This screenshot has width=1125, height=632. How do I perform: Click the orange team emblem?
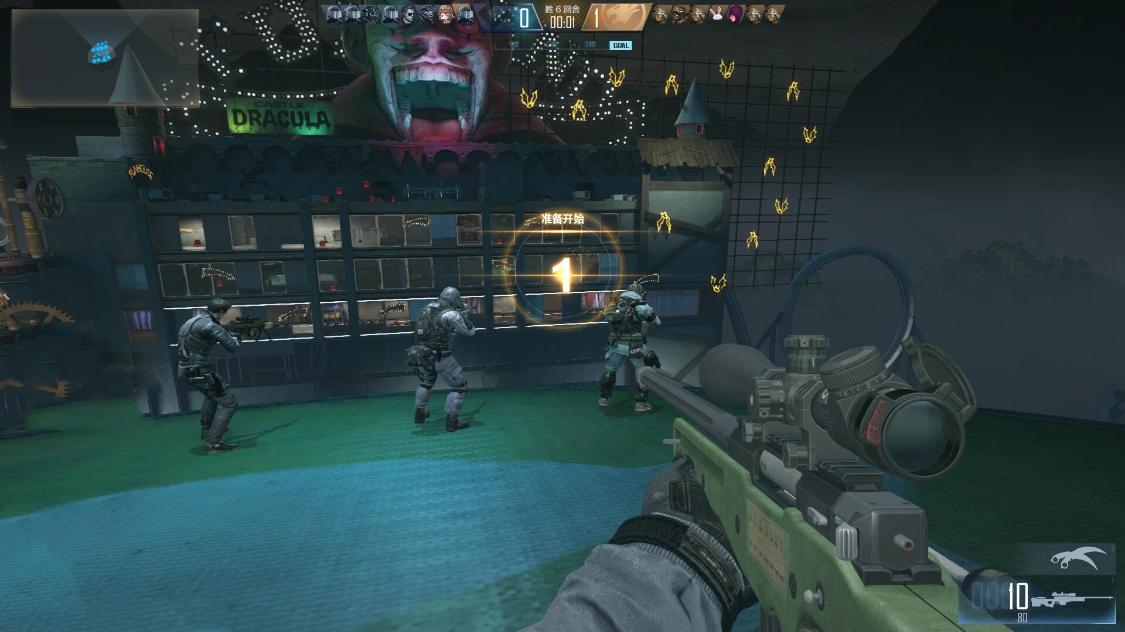coord(619,16)
